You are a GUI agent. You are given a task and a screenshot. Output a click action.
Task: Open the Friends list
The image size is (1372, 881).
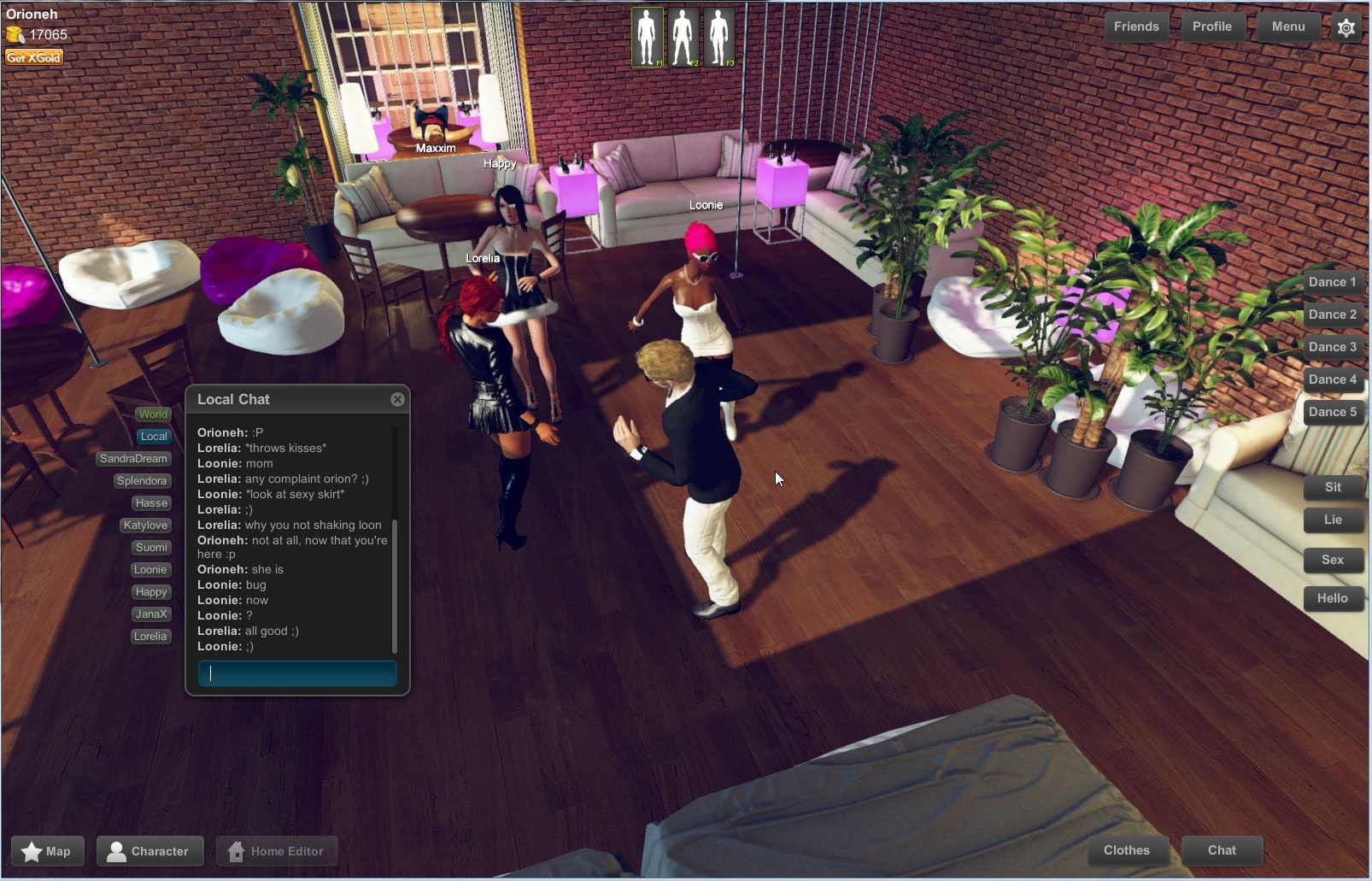coord(1136,26)
